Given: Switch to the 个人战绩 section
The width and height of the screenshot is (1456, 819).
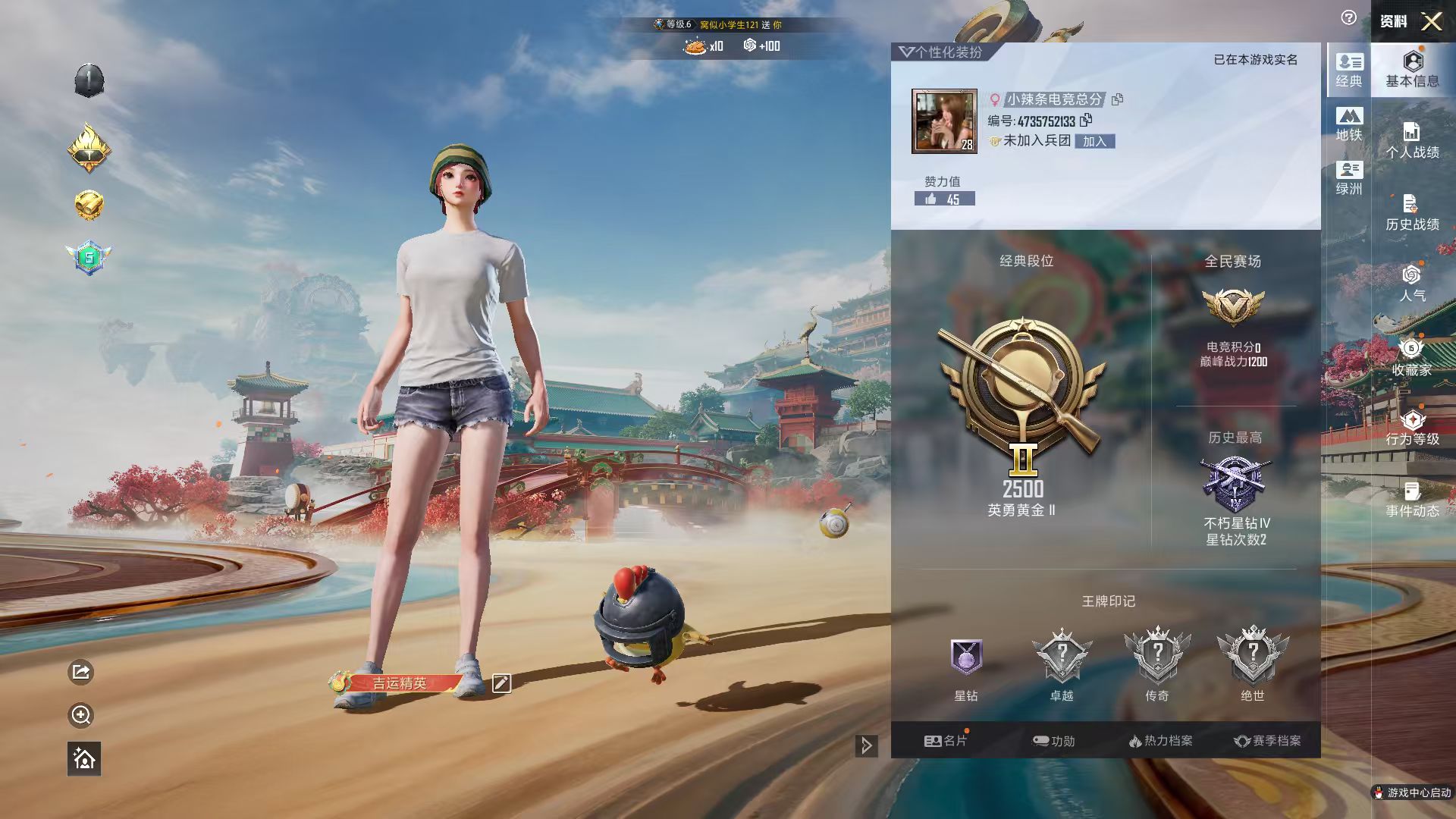Looking at the screenshot, I should 1412,141.
